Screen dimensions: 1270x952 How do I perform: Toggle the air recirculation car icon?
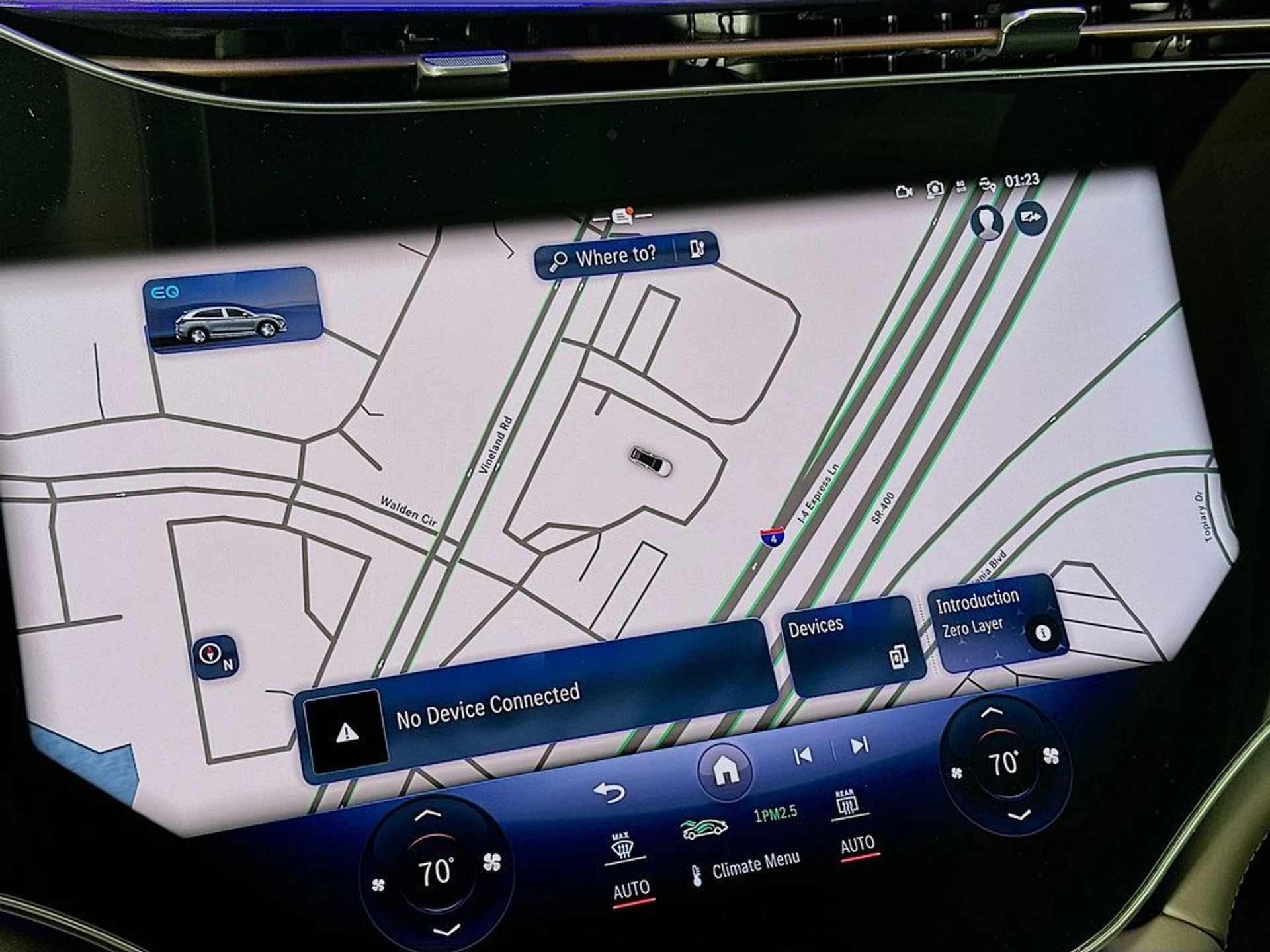pyautogui.click(x=704, y=828)
